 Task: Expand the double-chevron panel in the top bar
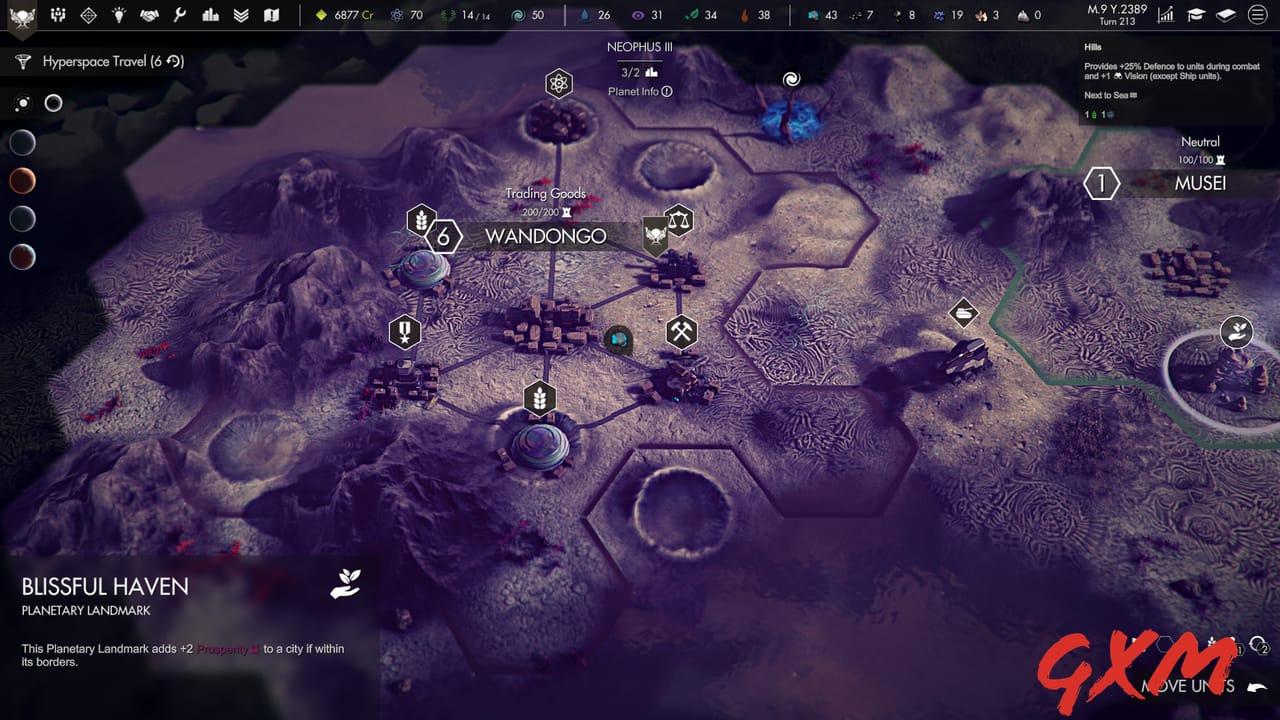pyautogui.click(x=240, y=15)
